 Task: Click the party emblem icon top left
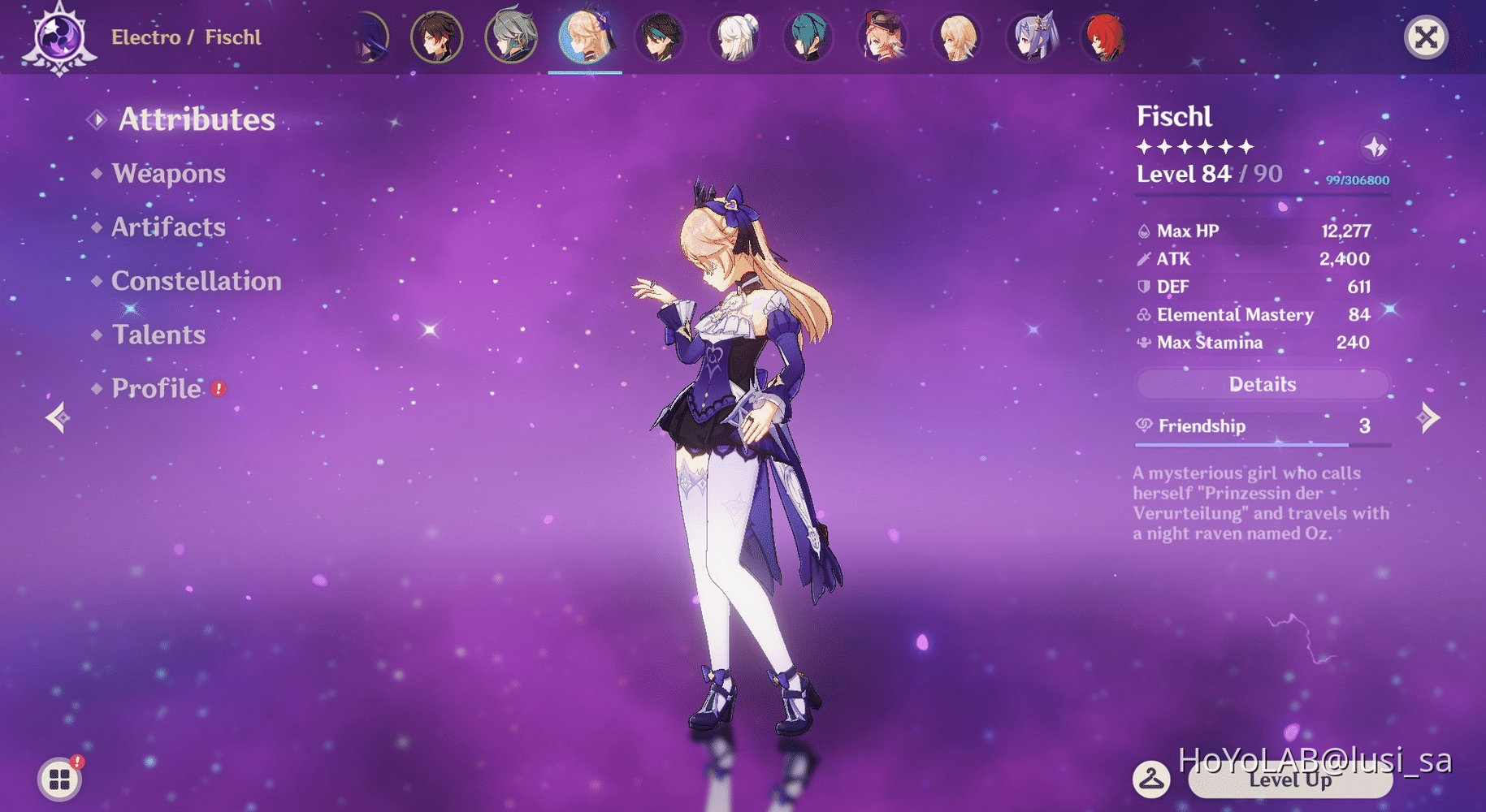57,34
